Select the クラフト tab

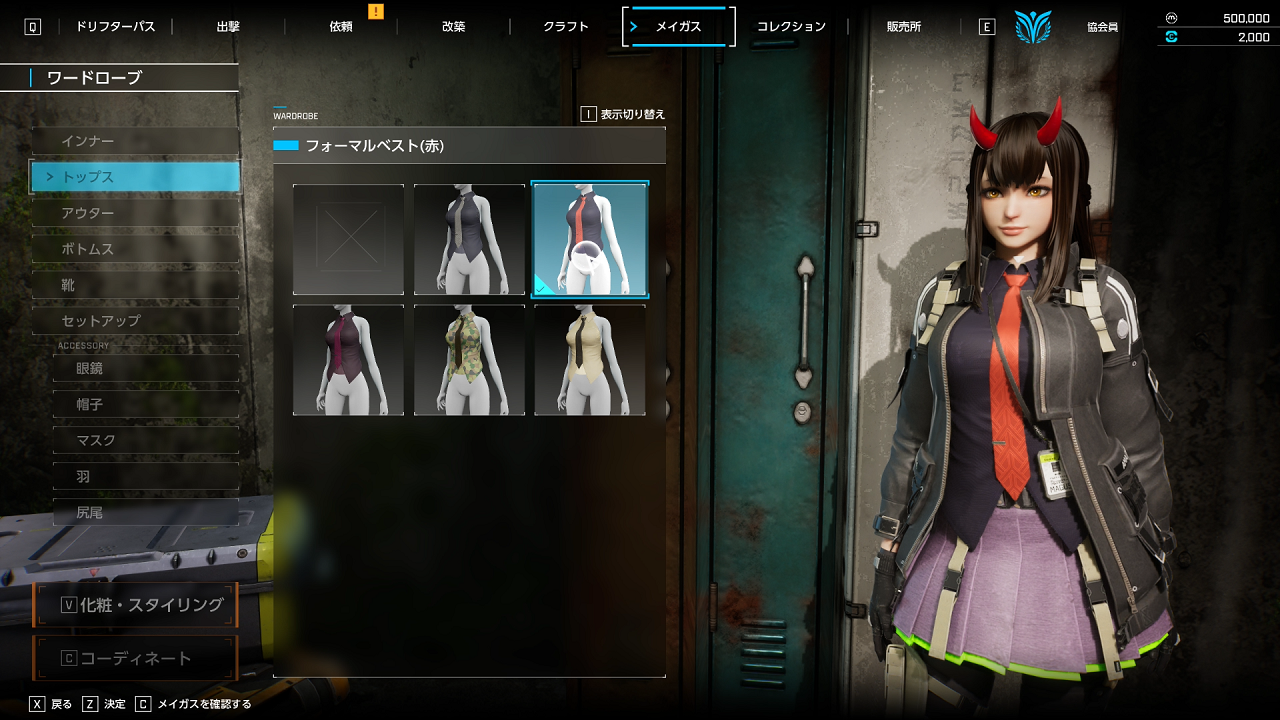point(566,27)
